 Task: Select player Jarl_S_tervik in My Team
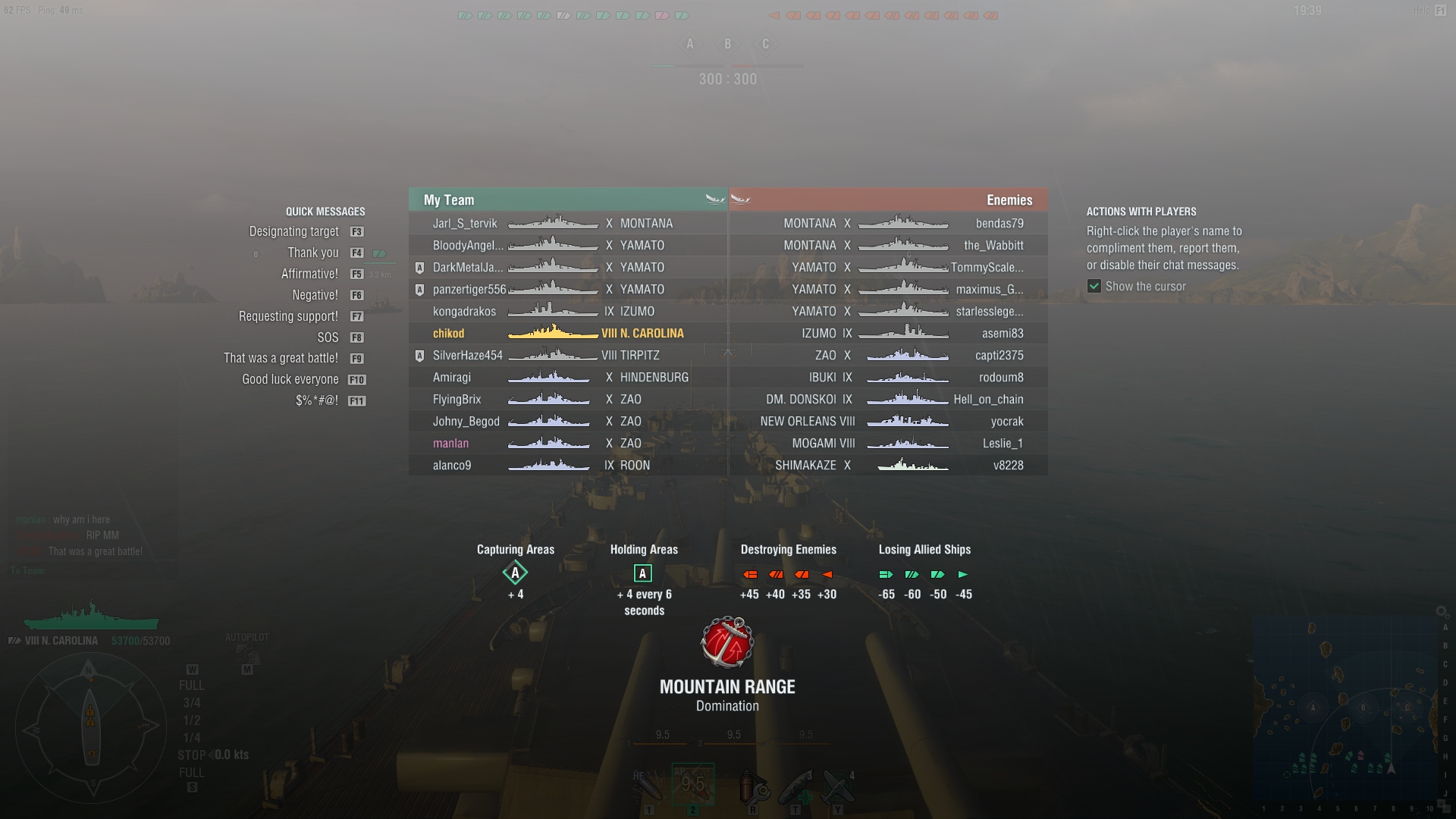tap(465, 224)
